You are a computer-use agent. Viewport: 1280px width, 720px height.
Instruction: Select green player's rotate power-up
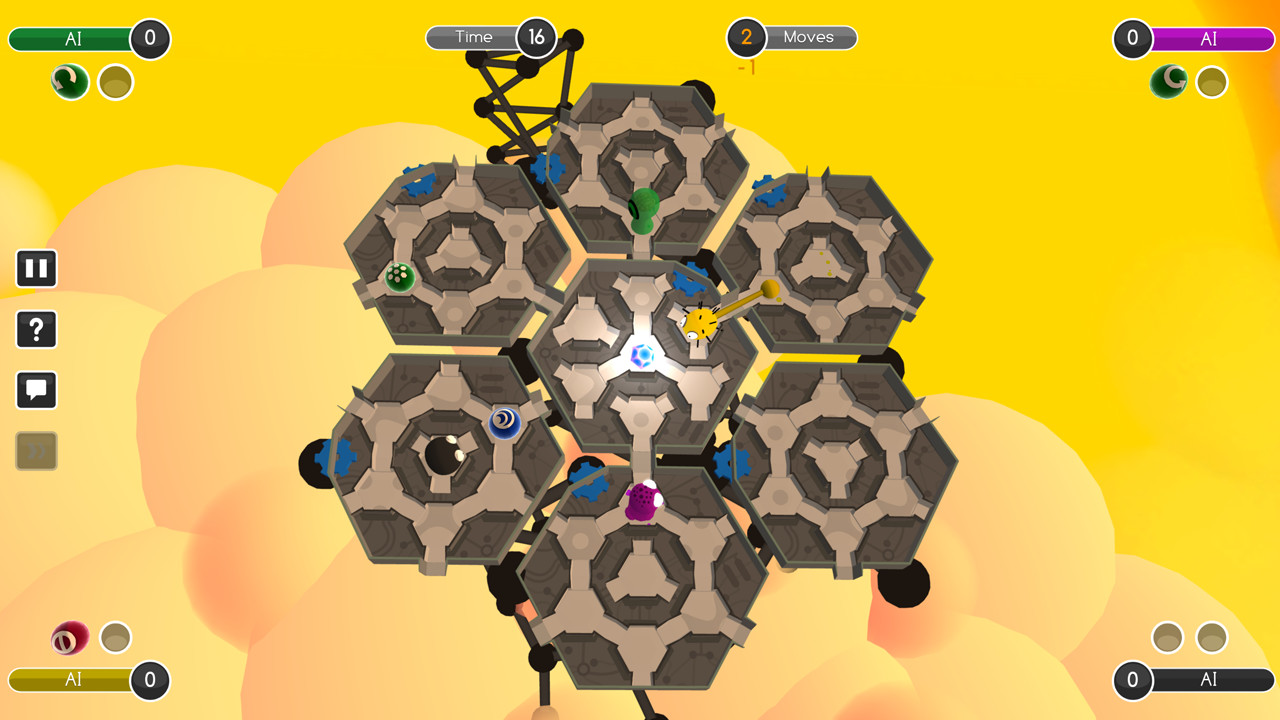coord(68,82)
